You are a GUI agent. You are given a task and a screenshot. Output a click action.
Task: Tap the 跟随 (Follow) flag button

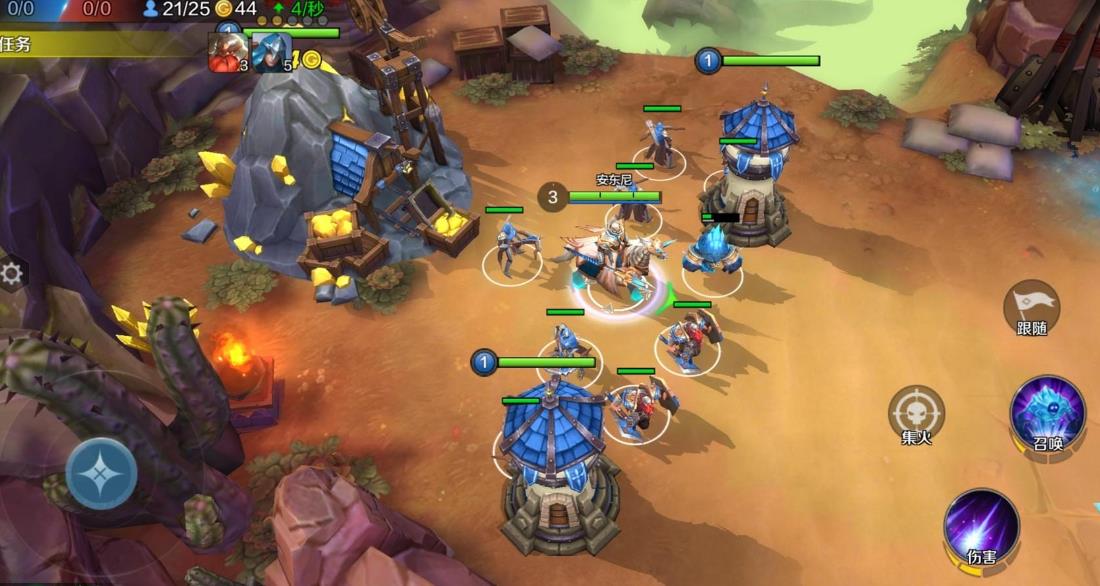[1031, 306]
